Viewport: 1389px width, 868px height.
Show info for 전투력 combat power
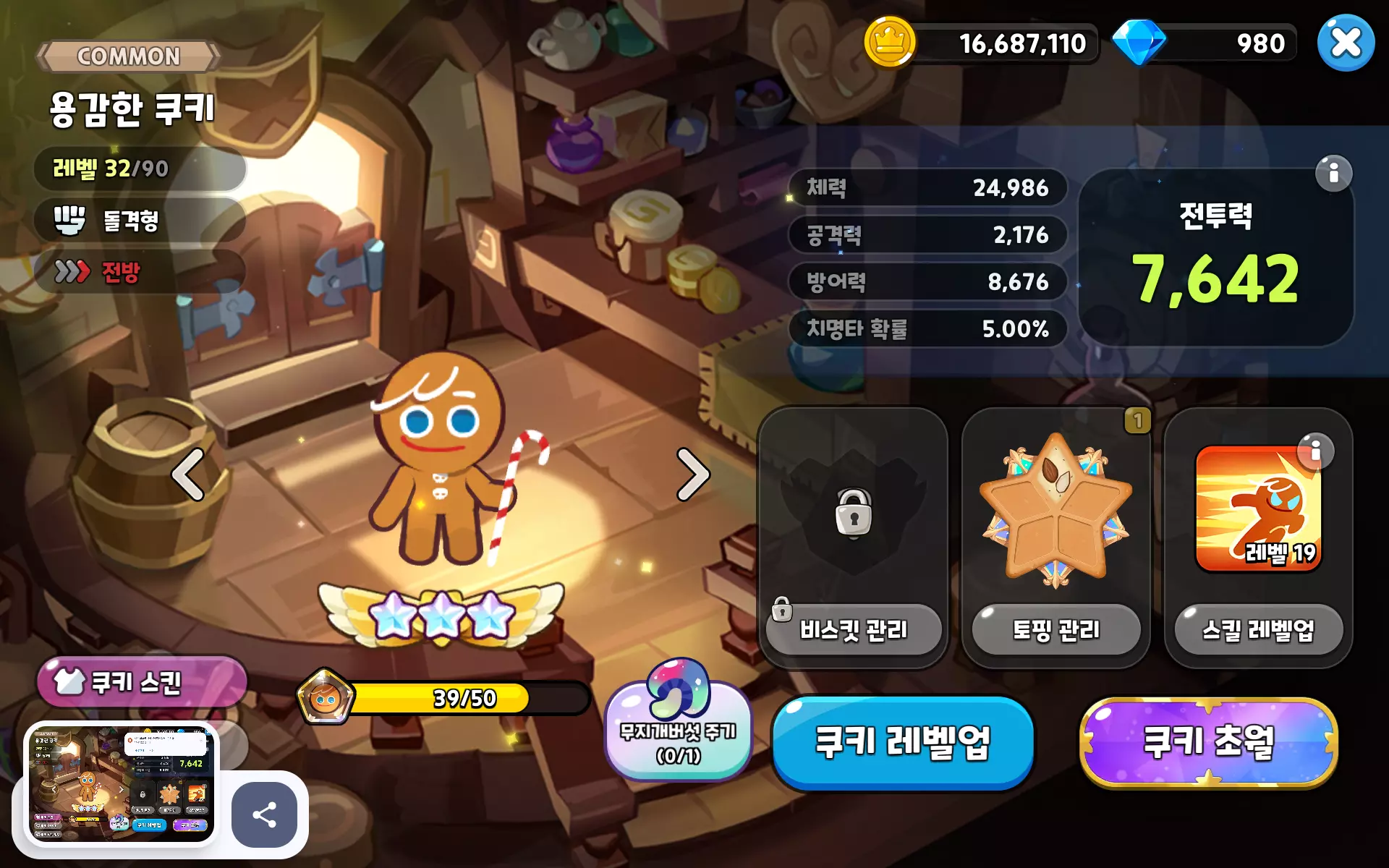click(1333, 174)
